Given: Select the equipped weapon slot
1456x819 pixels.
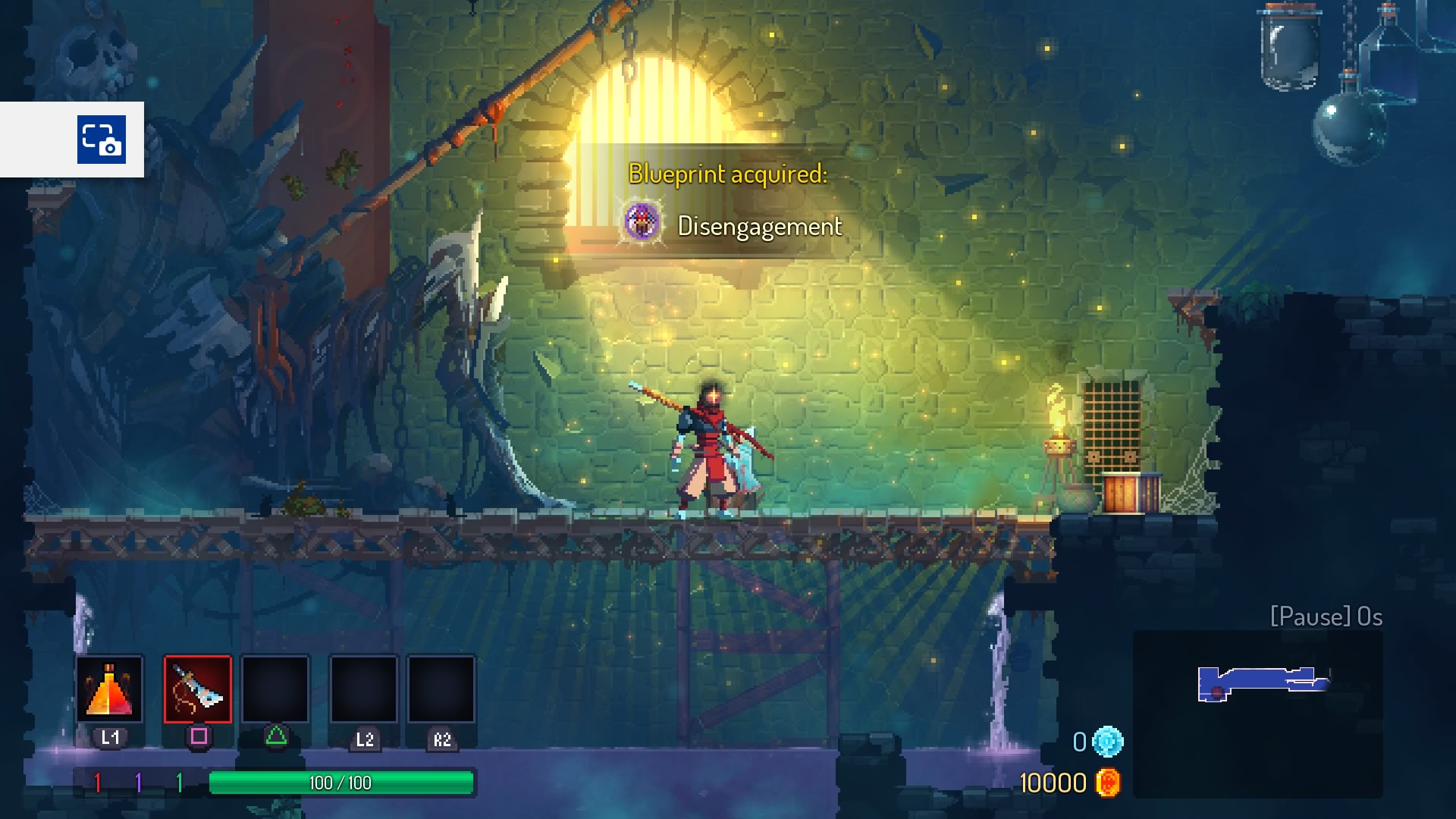Looking at the screenshot, I should pyautogui.click(x=198, y=689).
